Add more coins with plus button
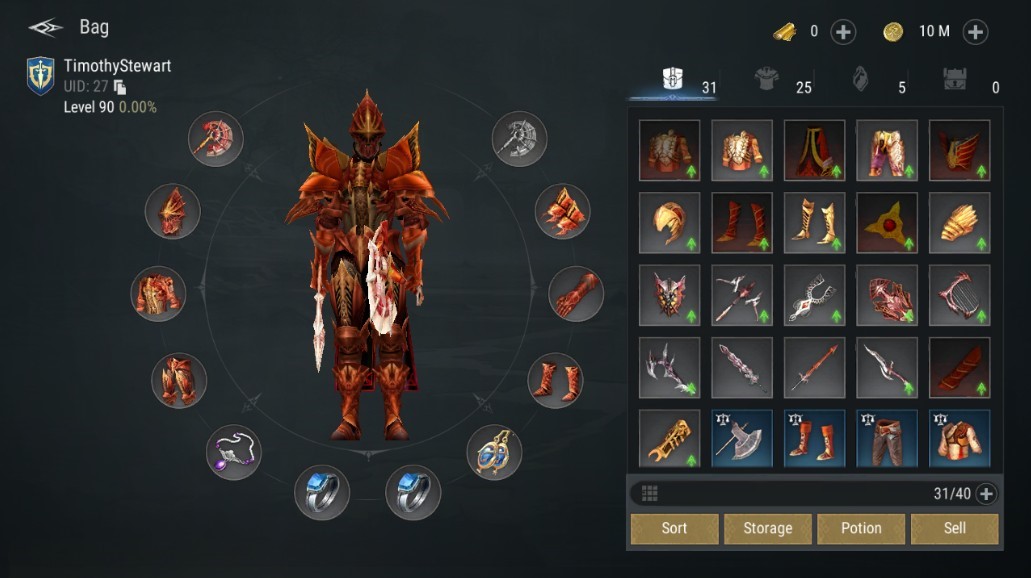Image resolution: width=1031 pixels, height=578 pixels. pos(975,32)
